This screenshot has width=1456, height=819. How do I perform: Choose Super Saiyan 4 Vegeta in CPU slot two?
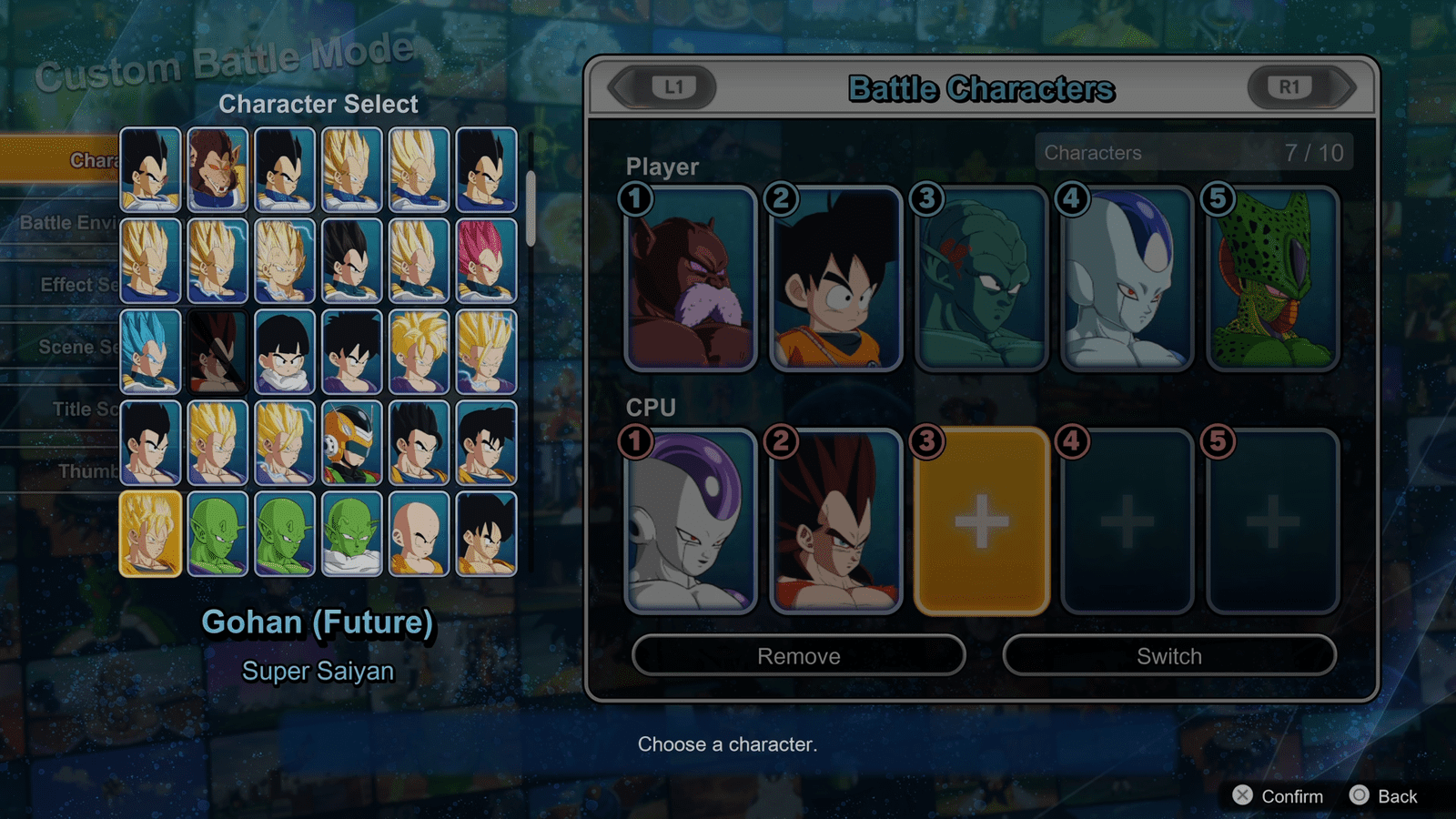835,521
